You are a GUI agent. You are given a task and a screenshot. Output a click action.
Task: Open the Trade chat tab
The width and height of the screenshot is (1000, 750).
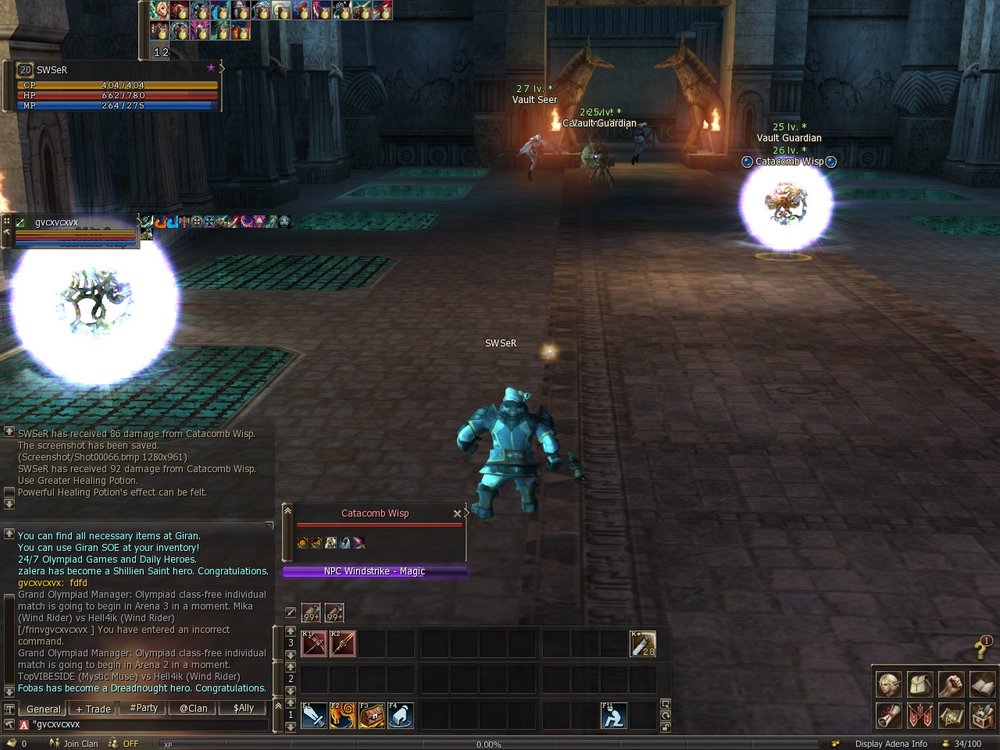click(x=94, y=709)
